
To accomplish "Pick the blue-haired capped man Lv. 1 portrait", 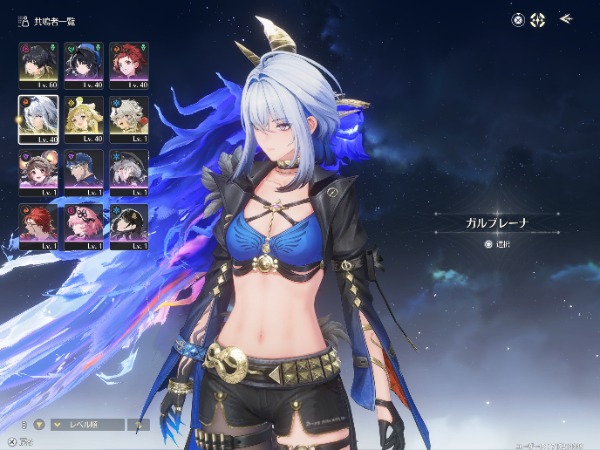I will tap(83, 172).
